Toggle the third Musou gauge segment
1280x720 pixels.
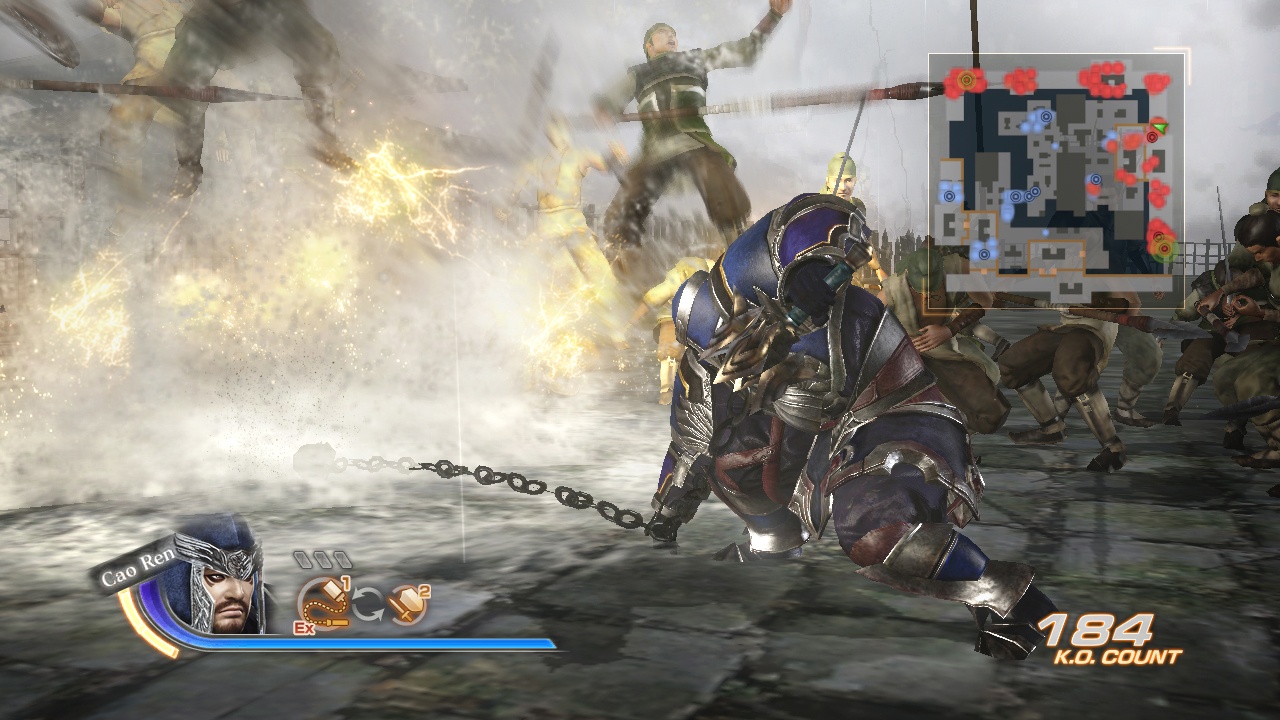[x=342, y=559]
